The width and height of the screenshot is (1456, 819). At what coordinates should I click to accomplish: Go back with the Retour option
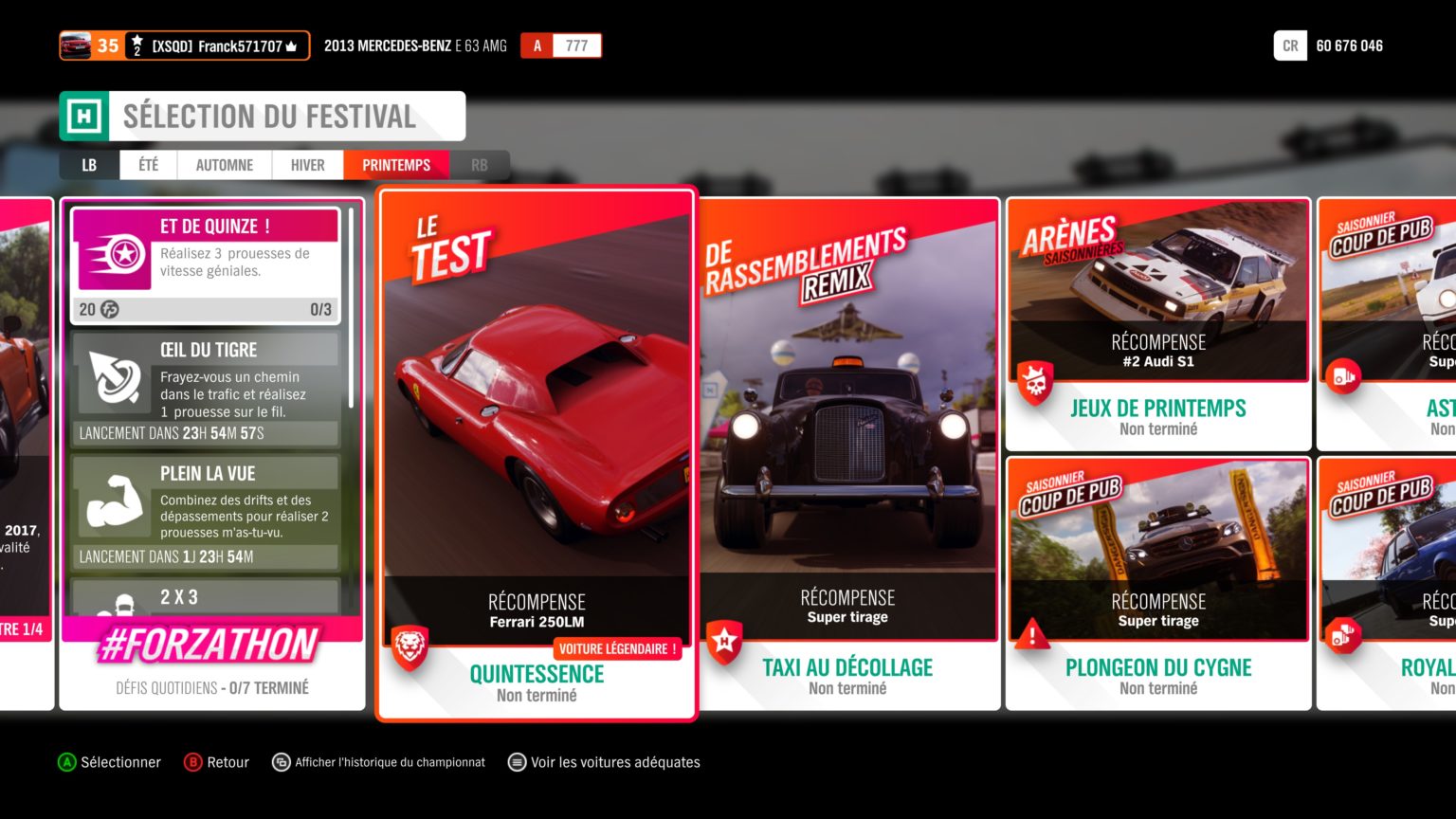(217, 762)
